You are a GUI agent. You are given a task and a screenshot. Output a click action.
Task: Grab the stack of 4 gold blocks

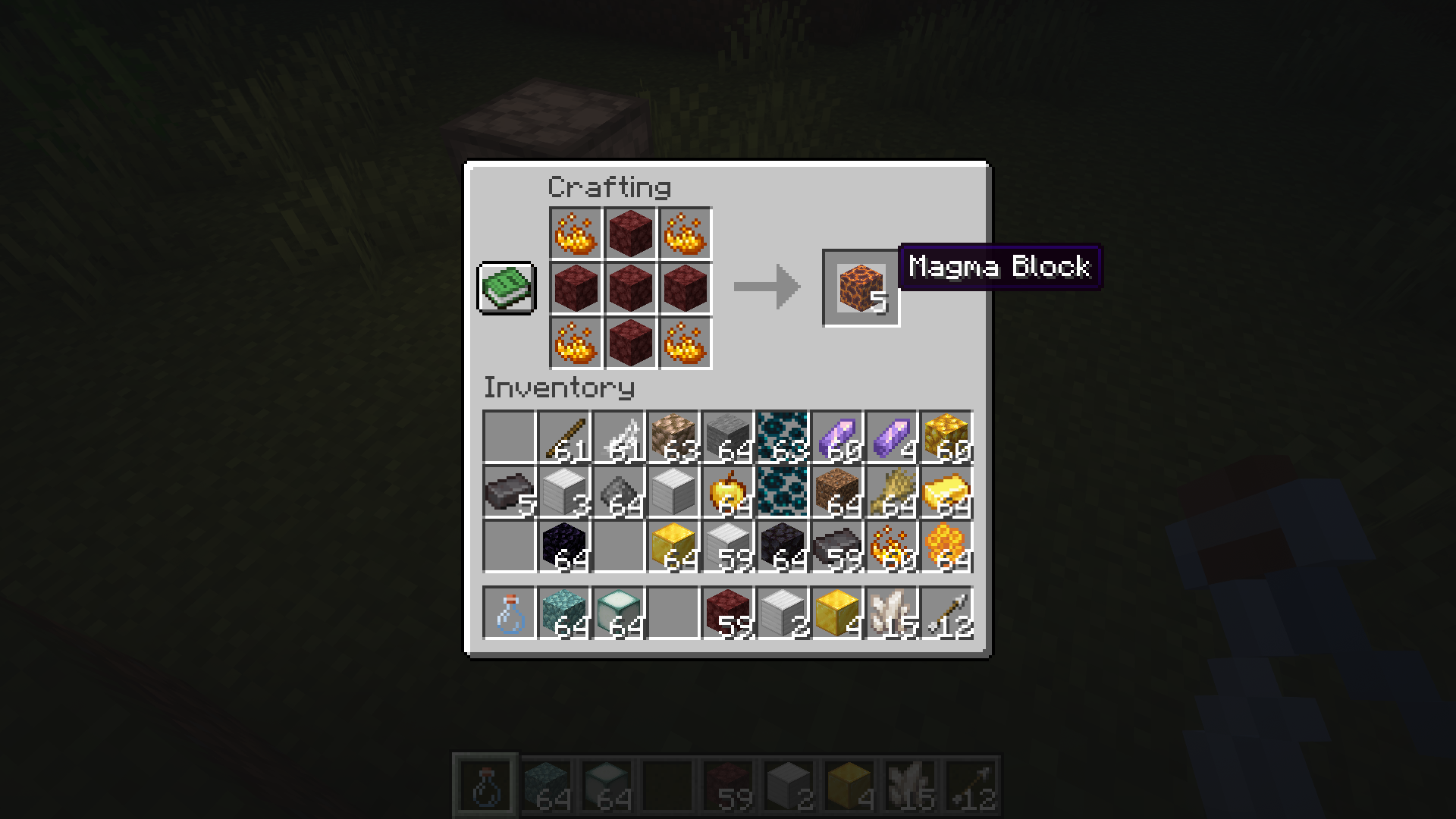tap(837, 613)
